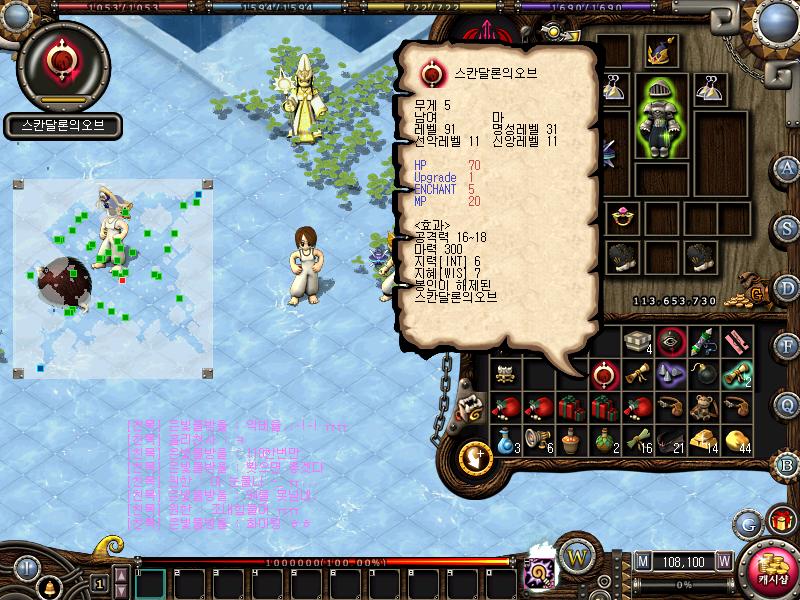
Task: Click the round S menu button
Action: (788, 227)
